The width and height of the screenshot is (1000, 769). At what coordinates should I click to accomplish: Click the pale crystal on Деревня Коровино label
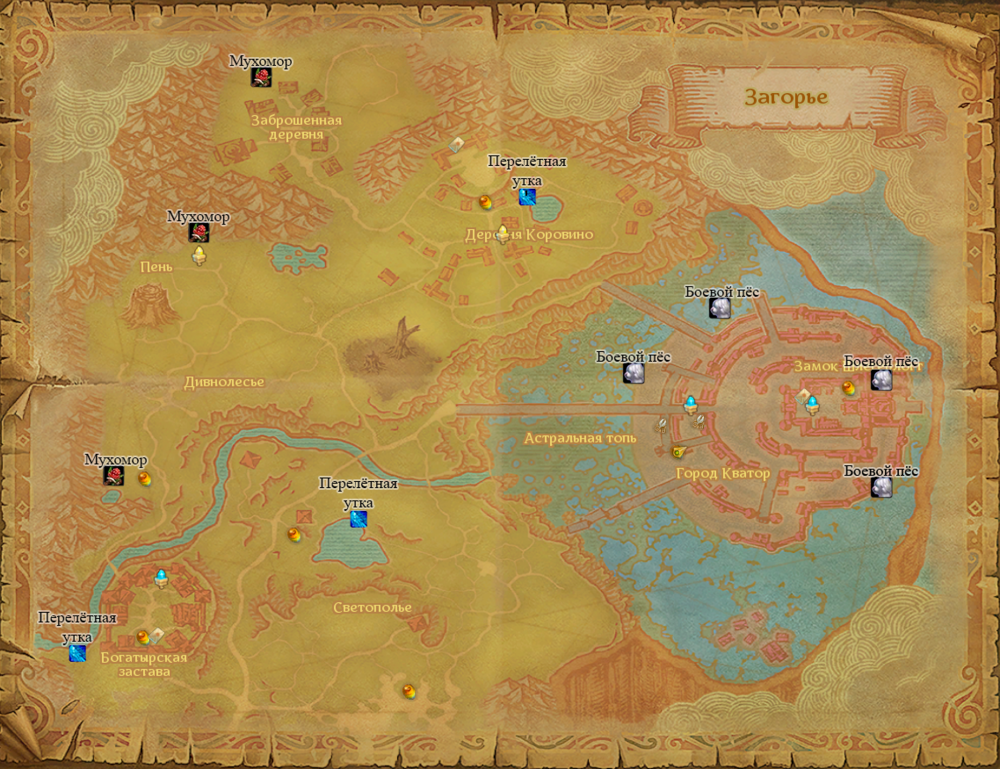click(502, 234)
